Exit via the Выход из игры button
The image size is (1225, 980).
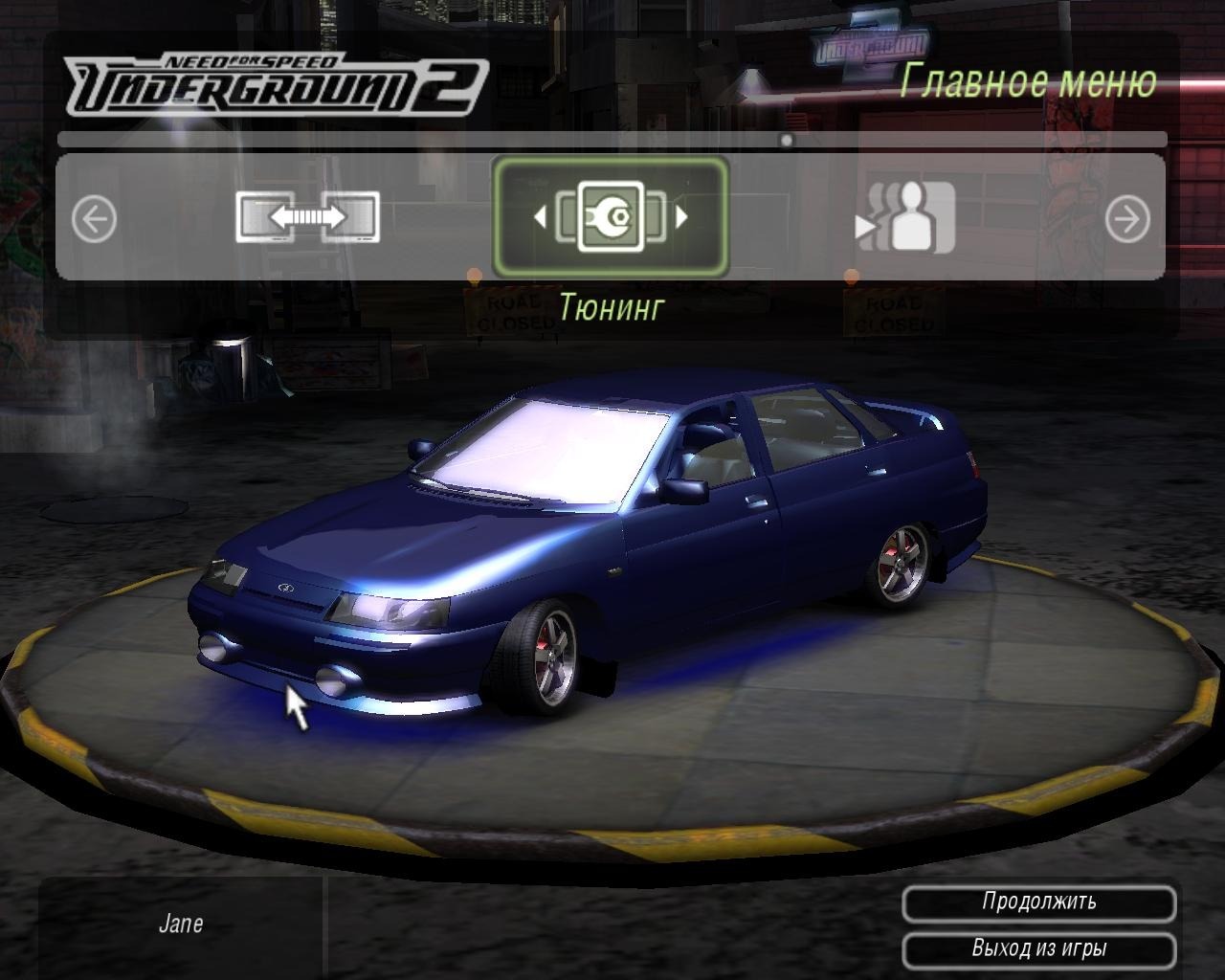pos(1038,949)
